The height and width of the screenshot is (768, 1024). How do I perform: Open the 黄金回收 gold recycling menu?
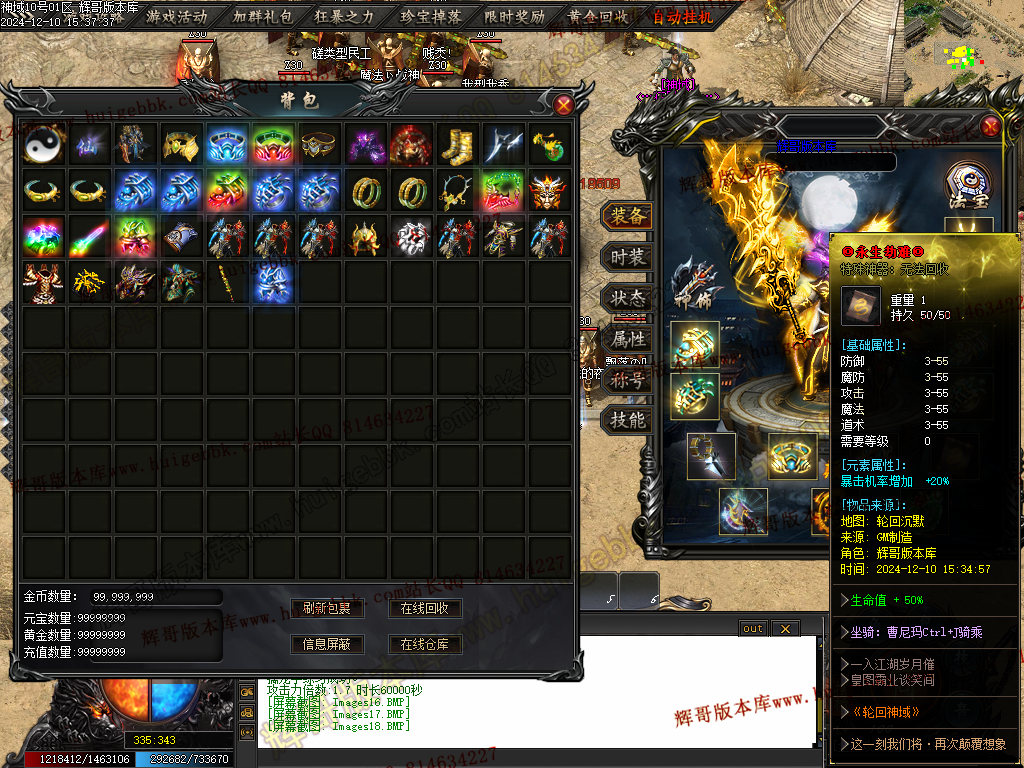click(x=598, y=16)
